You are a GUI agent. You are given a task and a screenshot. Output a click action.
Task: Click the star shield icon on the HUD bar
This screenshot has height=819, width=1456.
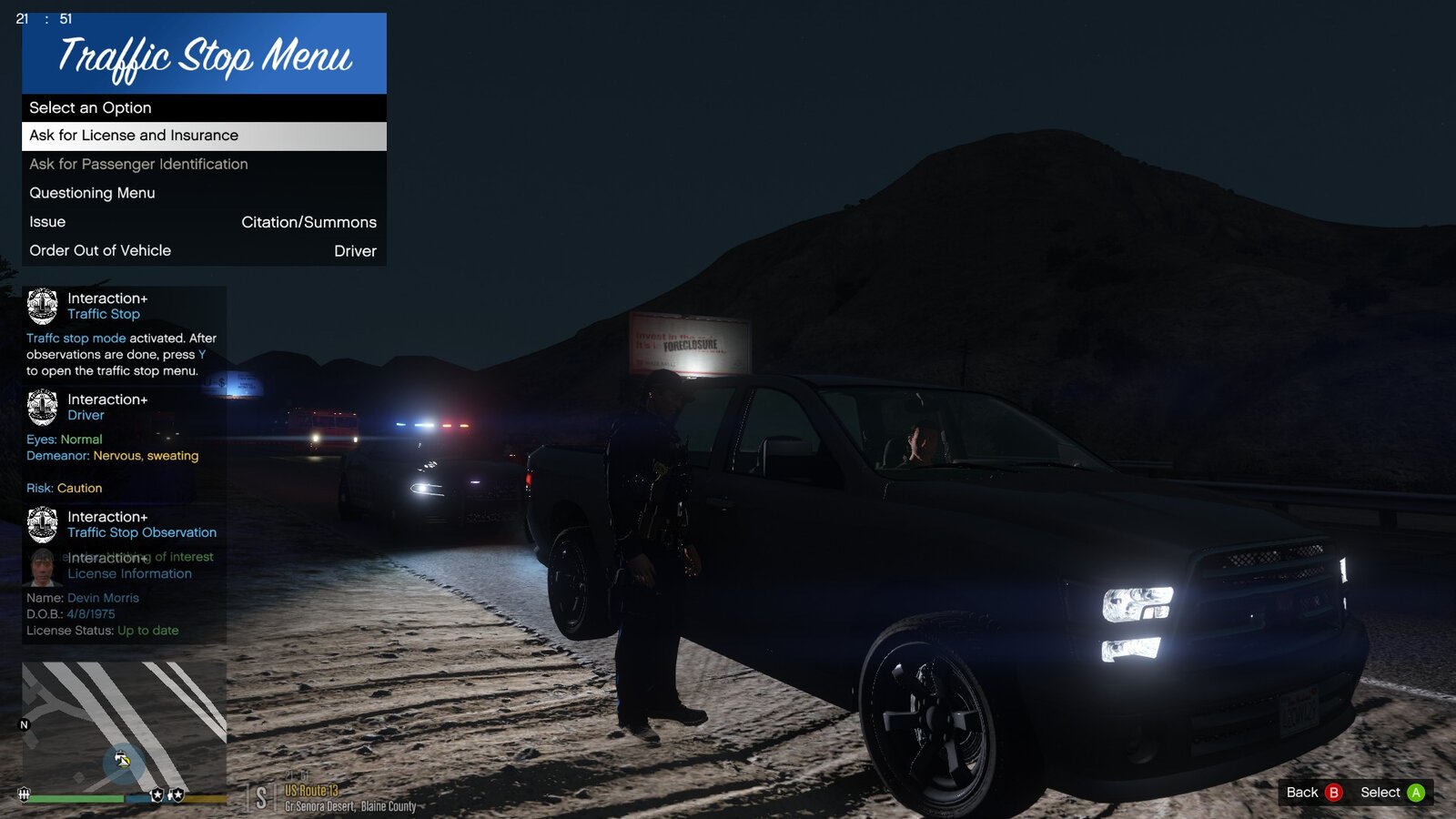pos(157,795)
